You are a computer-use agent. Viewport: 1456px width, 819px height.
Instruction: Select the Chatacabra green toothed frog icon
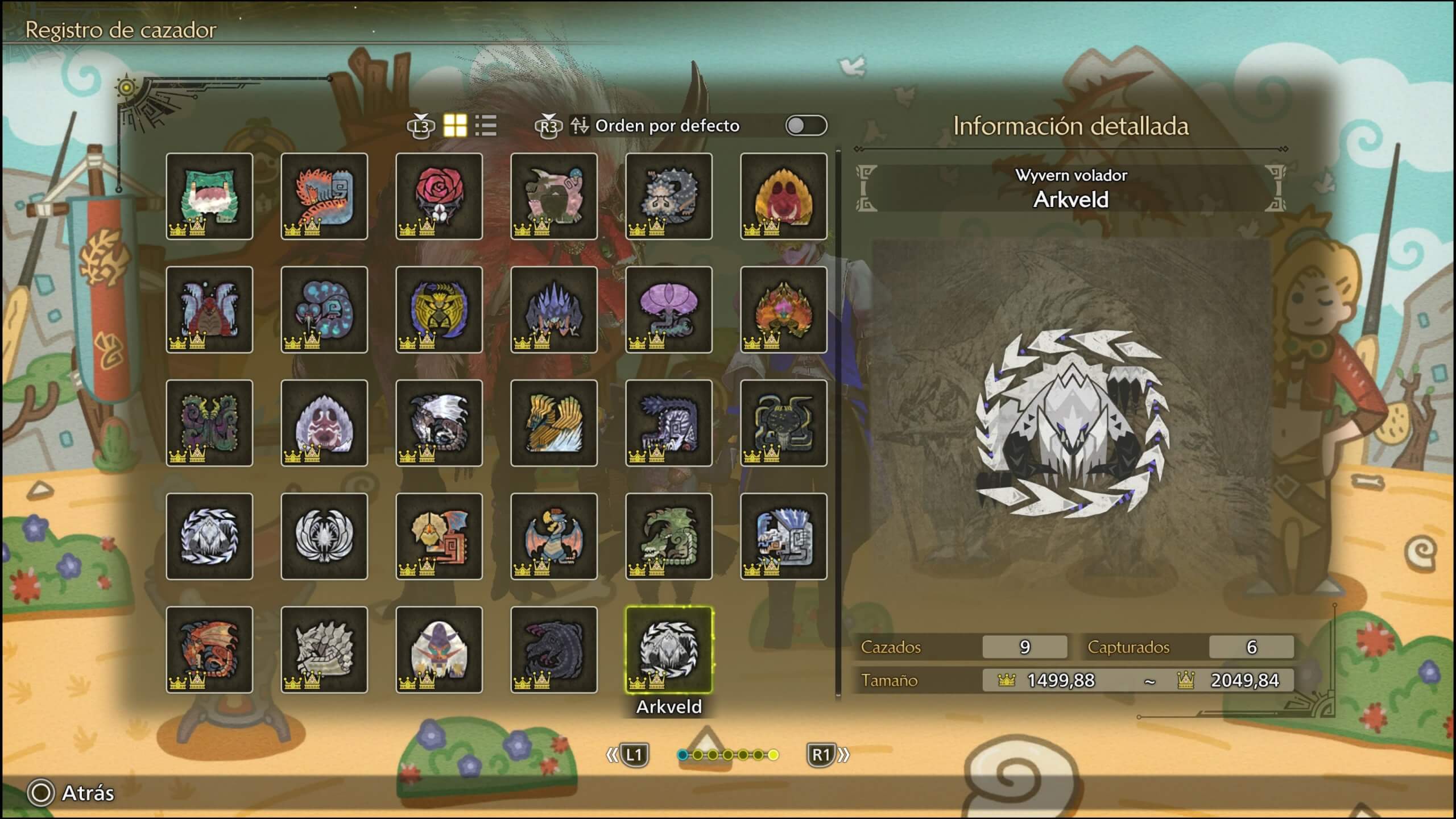pos(209,196)
